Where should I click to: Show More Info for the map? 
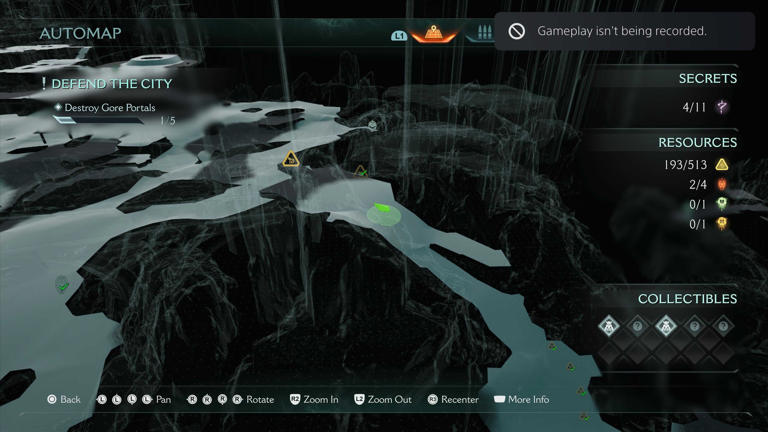(x=521, y=399)
